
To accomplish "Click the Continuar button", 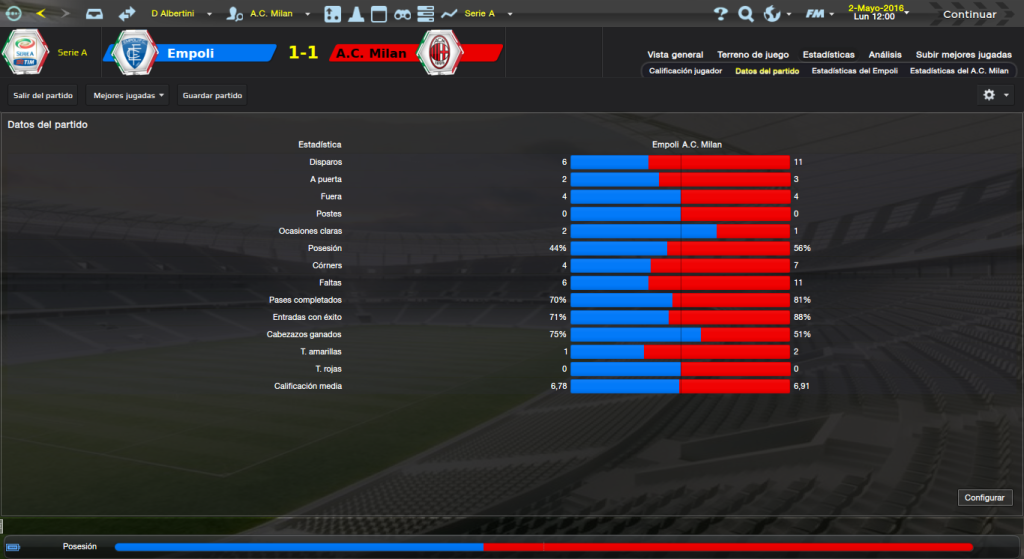I will point(969,14).
